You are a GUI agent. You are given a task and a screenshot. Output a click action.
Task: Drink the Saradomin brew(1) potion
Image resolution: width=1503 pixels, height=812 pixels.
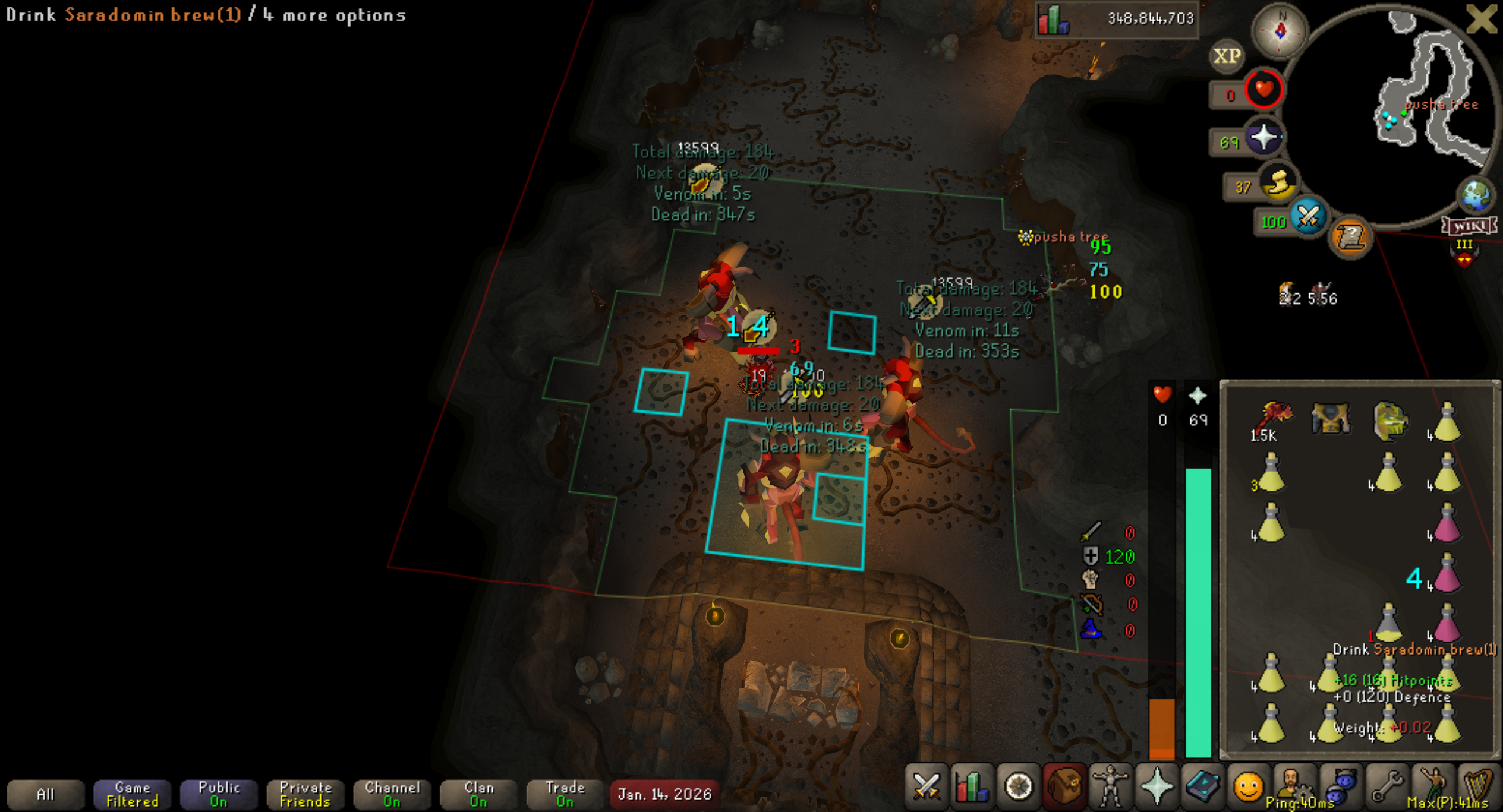point(1388,623)
